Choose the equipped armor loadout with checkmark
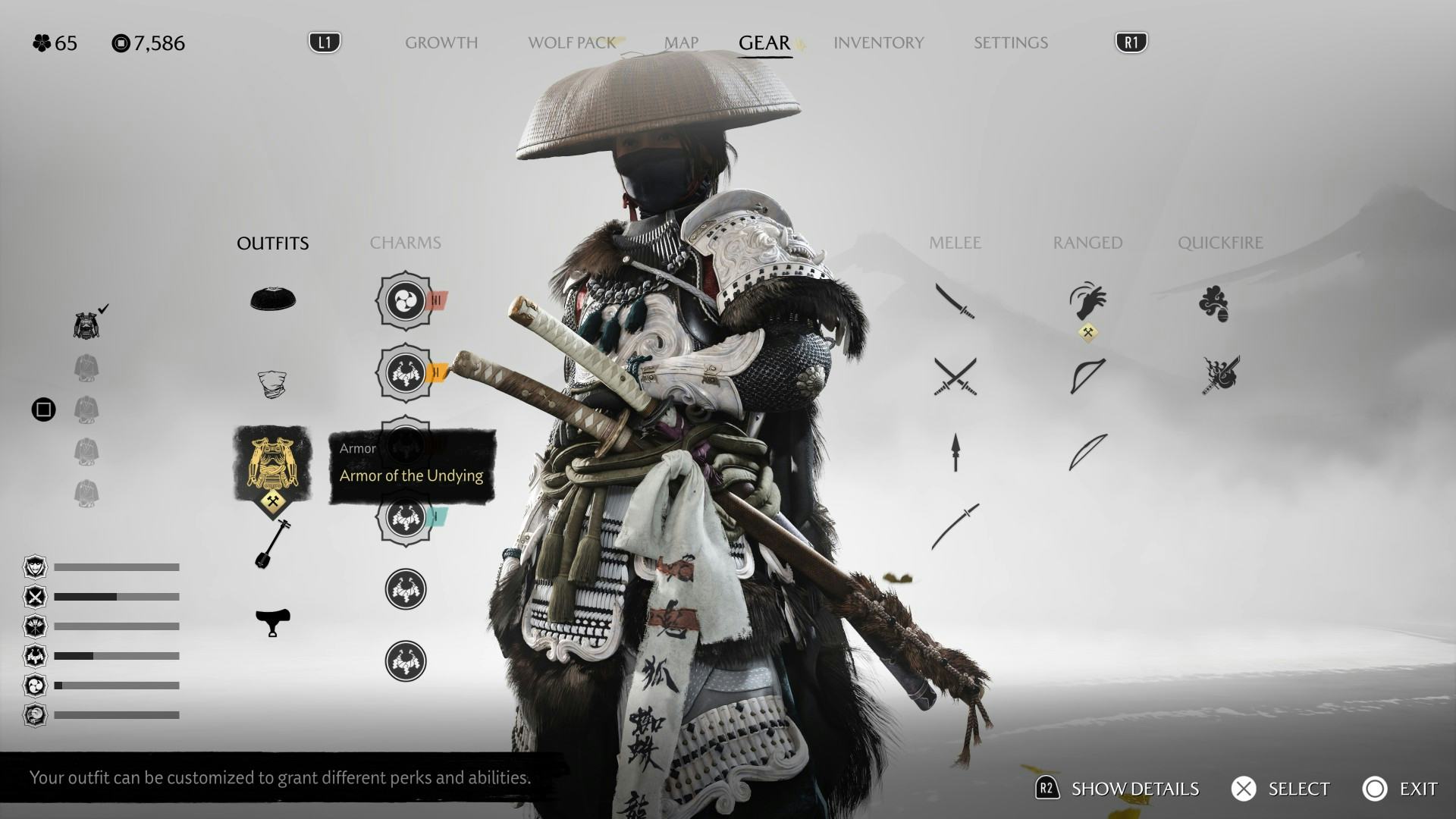This screenshot has height=819, width=1456. (86, 325)
